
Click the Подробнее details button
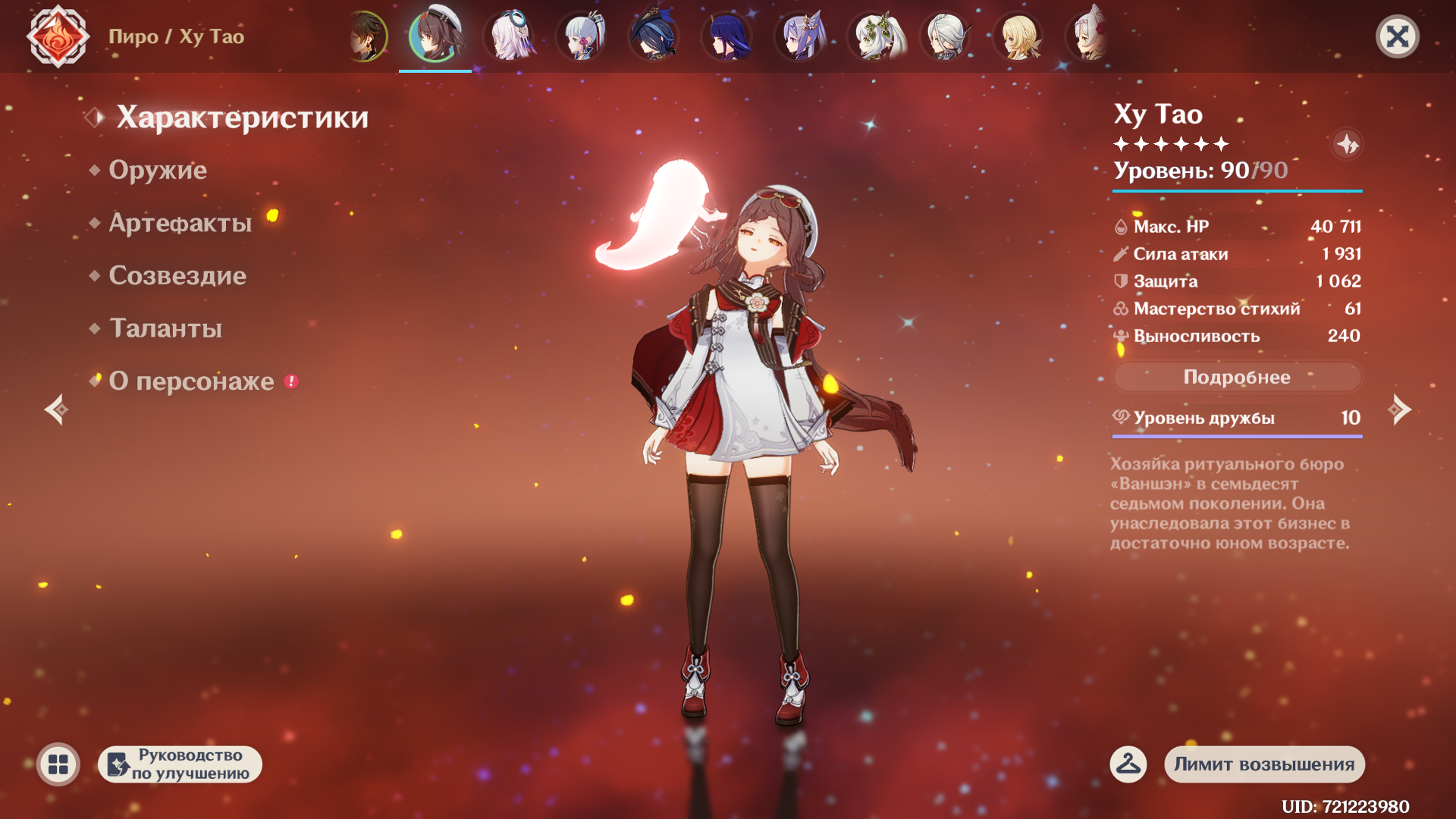[x=1237, y=377]
